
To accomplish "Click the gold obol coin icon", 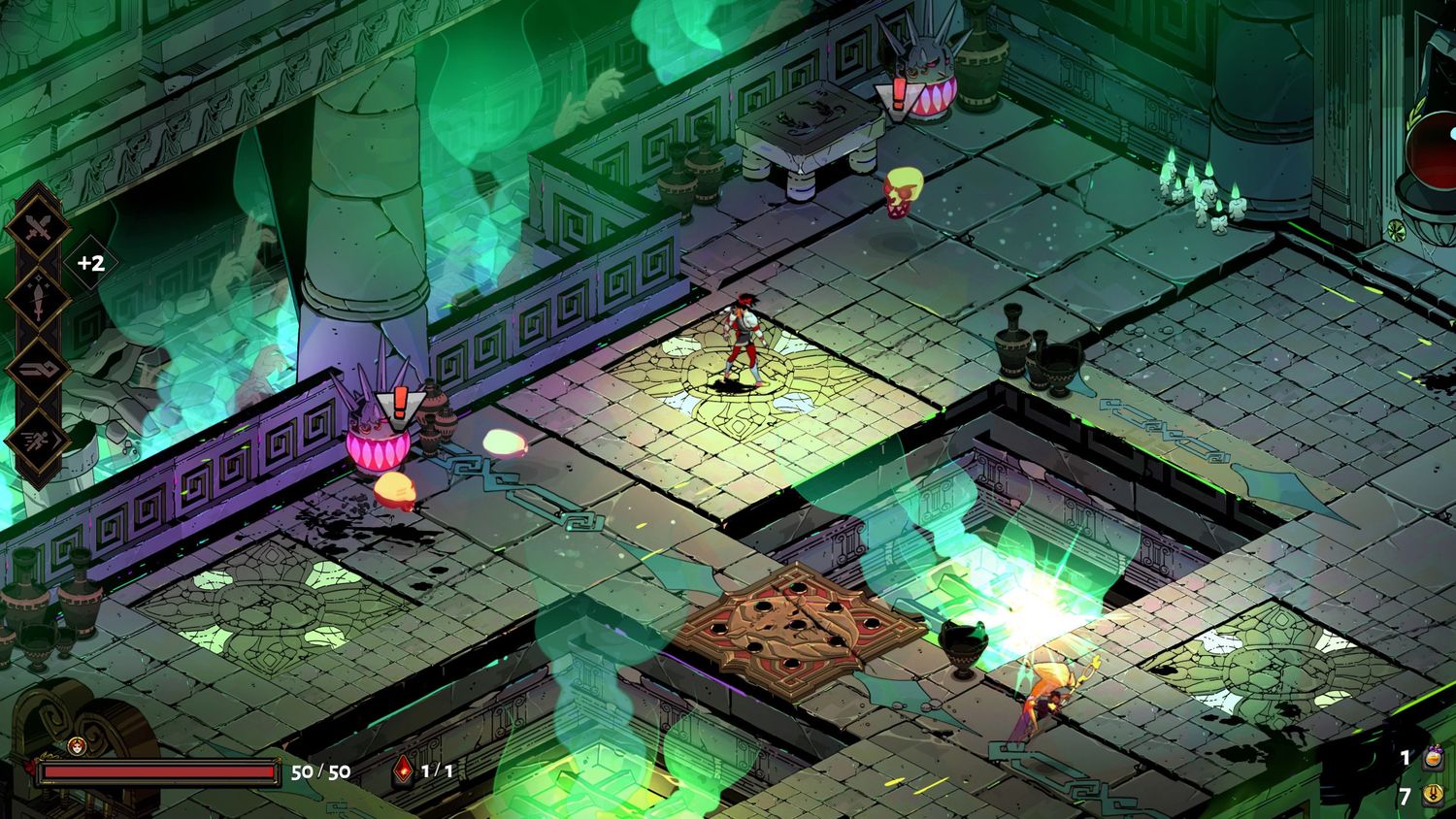I will point(1433,797).
